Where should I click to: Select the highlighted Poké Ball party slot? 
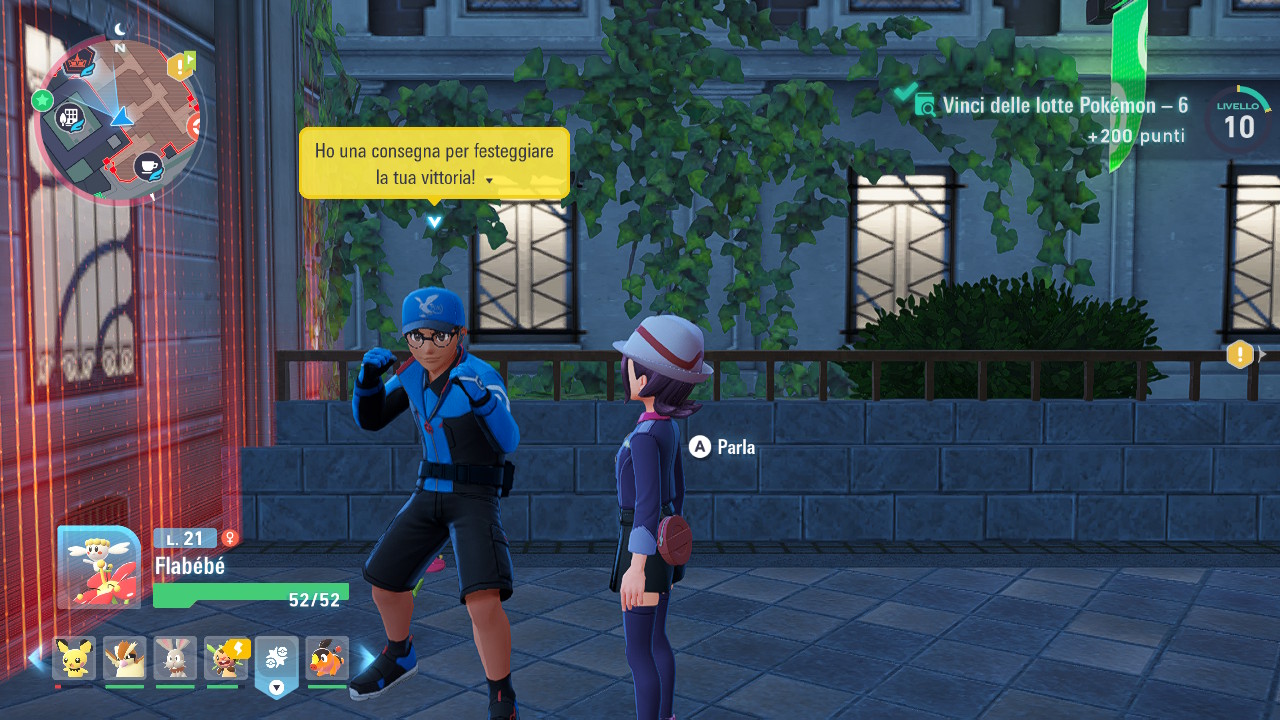coord(277,660)
